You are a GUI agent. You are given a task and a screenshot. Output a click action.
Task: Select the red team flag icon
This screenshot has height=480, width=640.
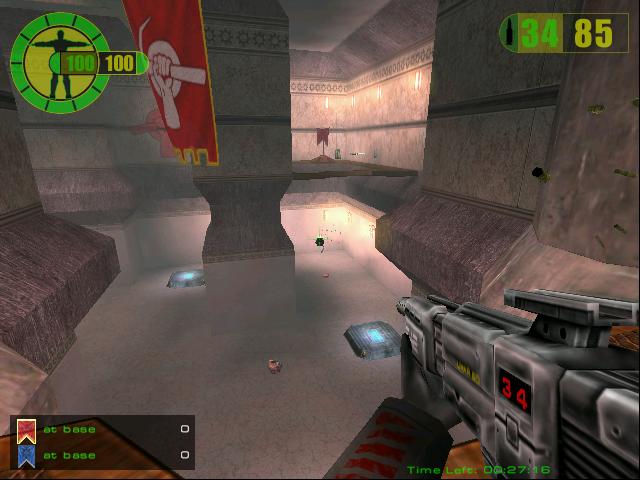tap(27, 431)
